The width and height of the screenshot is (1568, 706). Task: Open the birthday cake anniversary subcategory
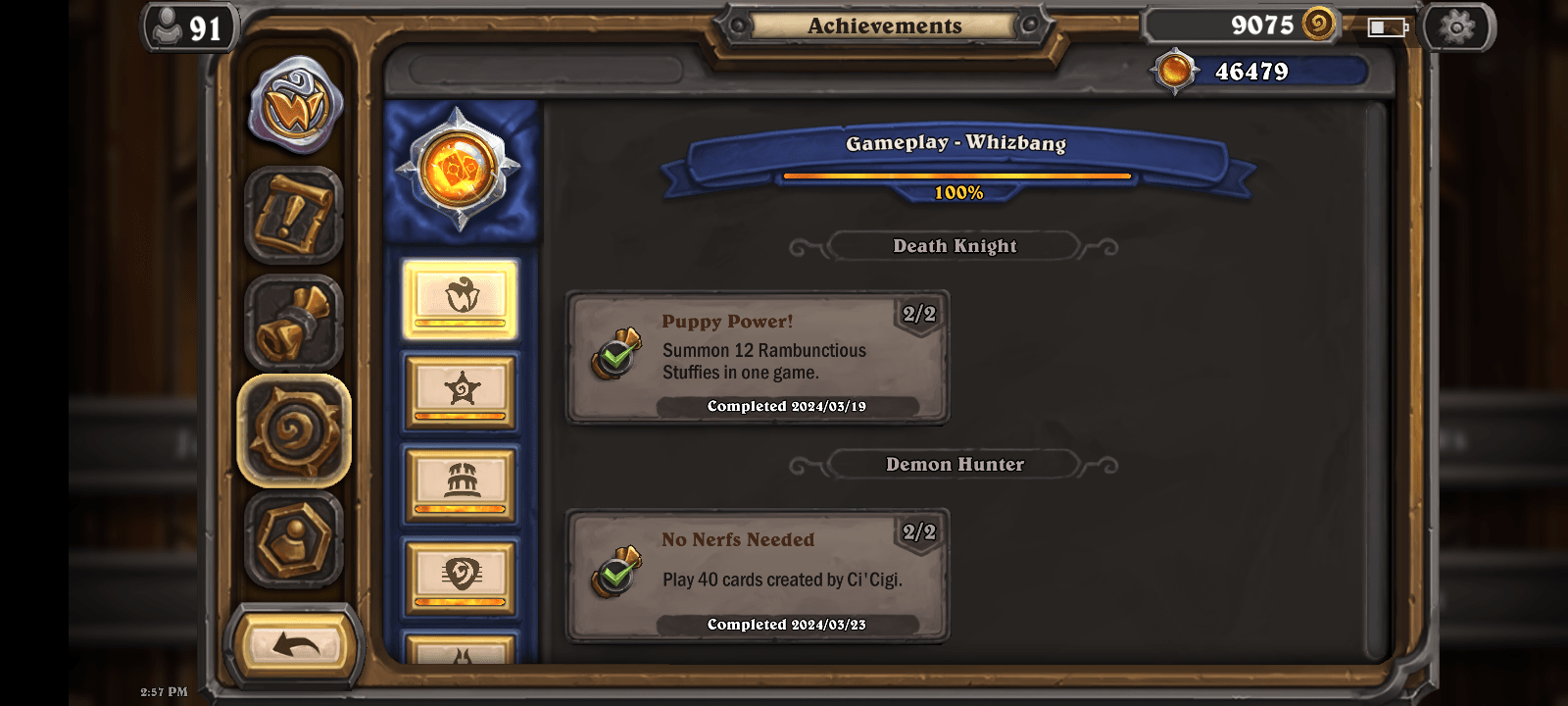pyautogui.click(x=461, y=482)
